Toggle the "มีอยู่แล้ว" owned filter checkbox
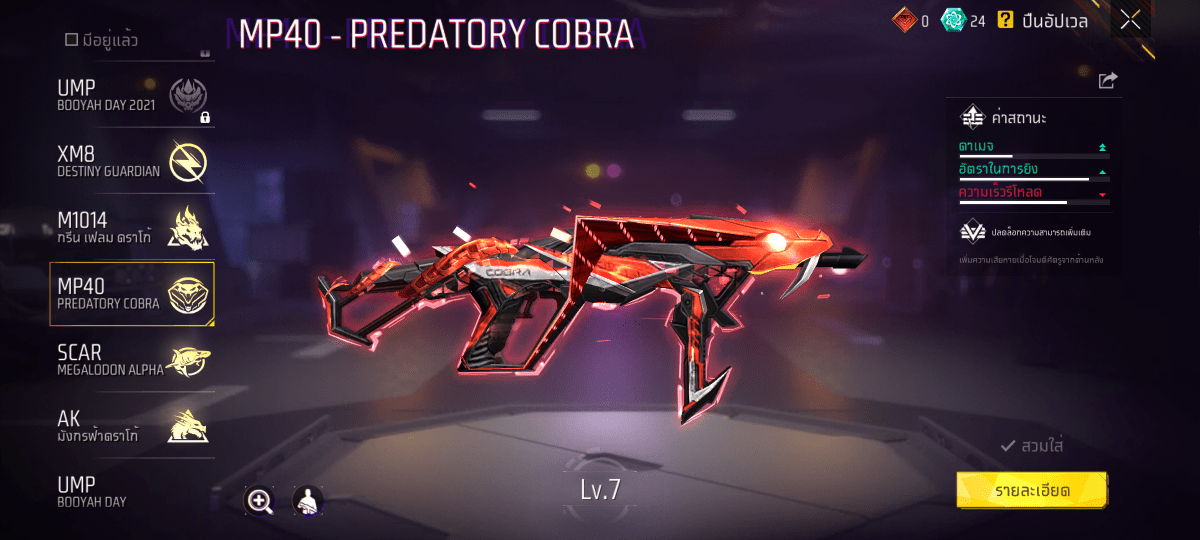The image size is (1200, 540). (71, 40)
